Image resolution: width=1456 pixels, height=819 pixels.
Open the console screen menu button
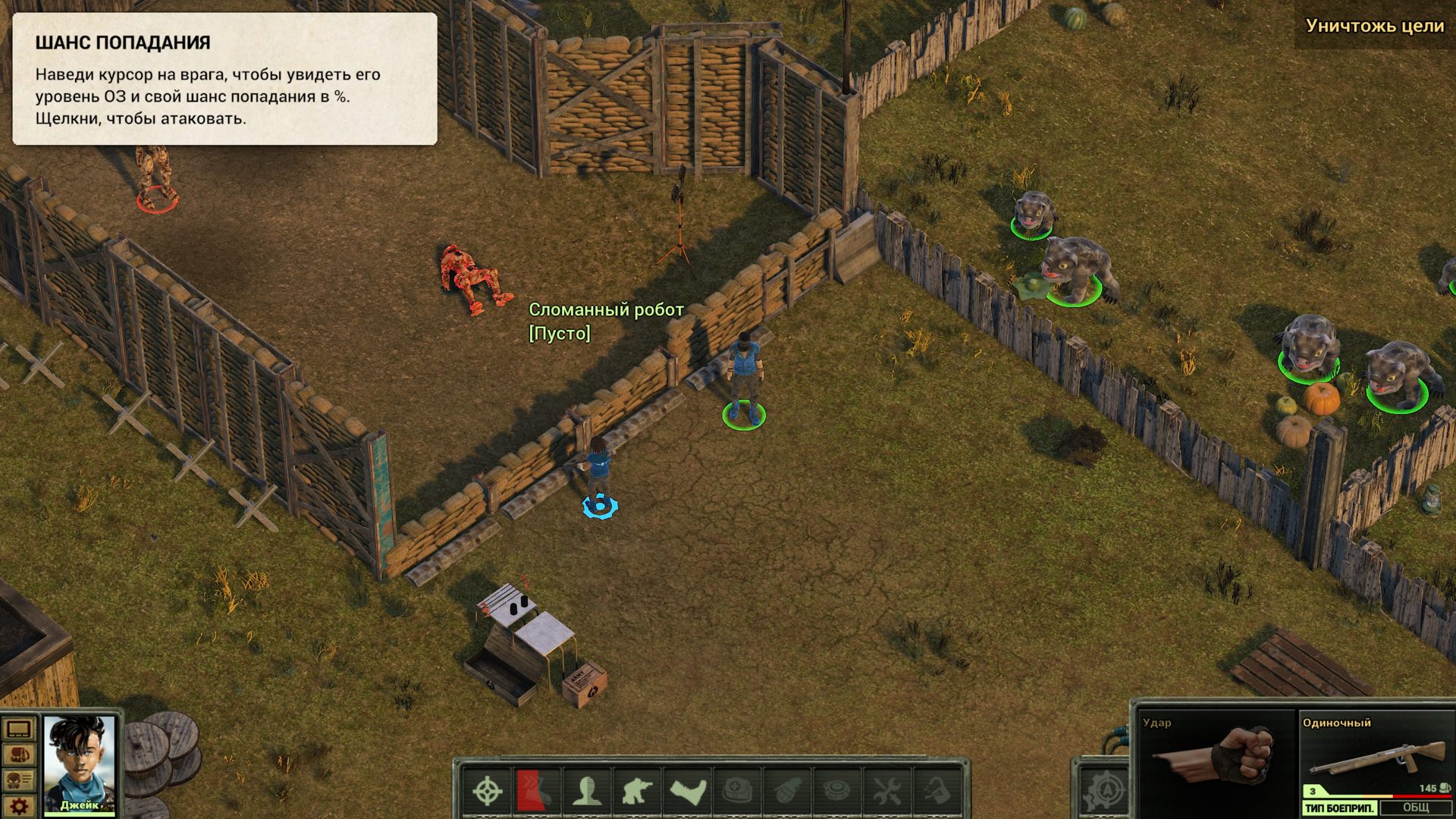18,730
